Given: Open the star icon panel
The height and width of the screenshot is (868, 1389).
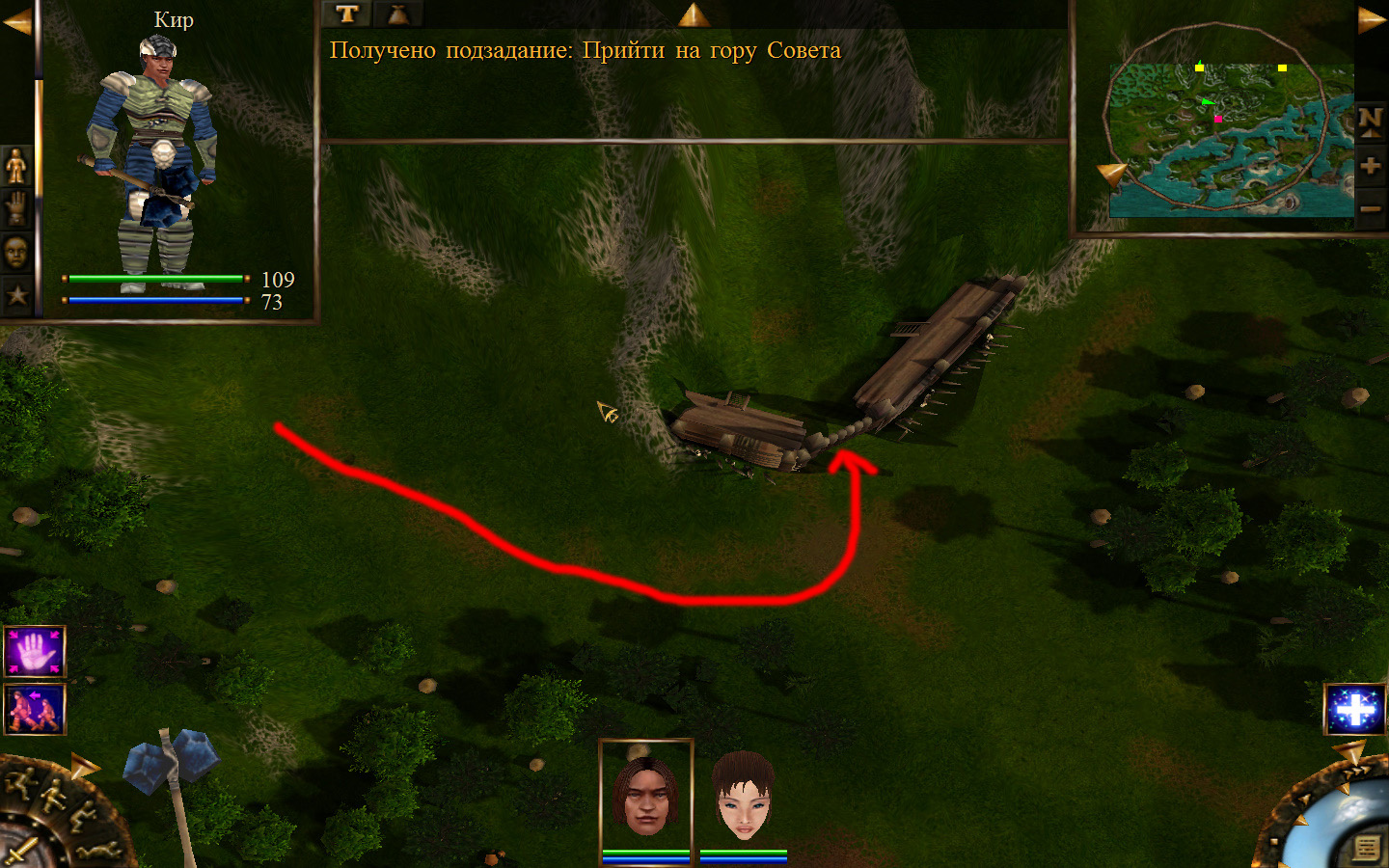Looking at the screenshot, I should click(16, 294).
